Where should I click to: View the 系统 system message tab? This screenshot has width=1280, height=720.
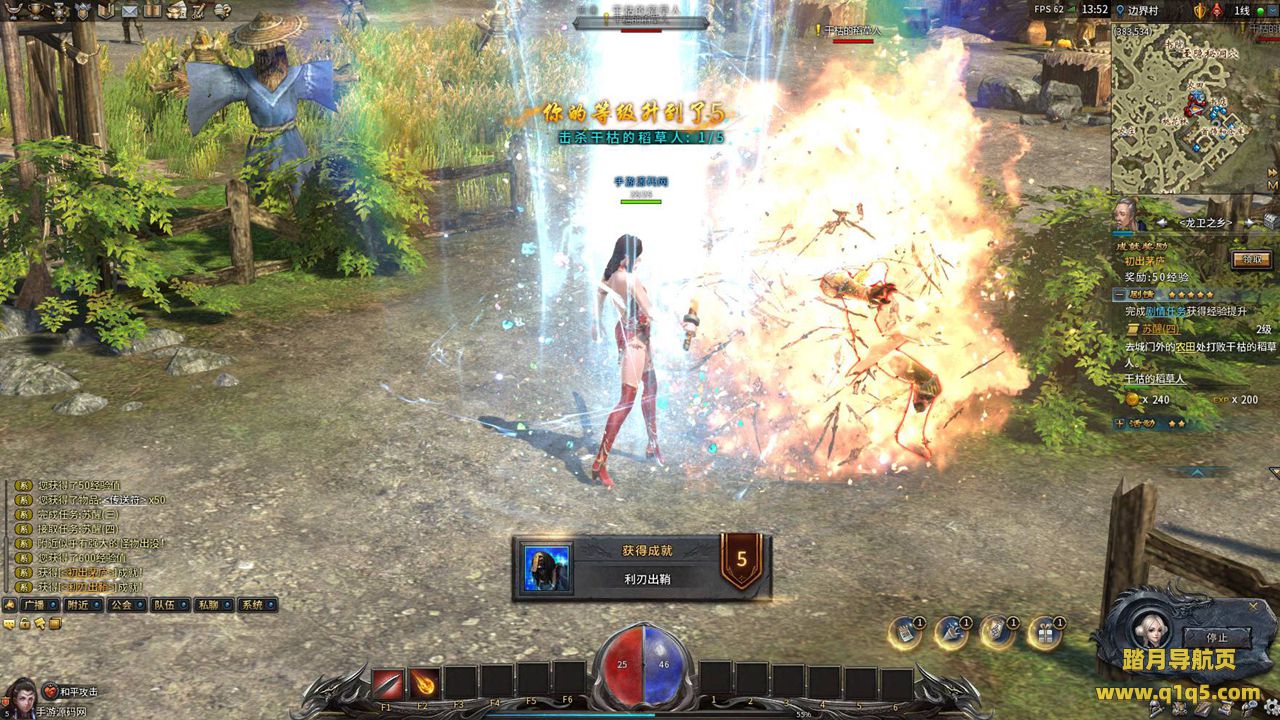coord(253,605)
